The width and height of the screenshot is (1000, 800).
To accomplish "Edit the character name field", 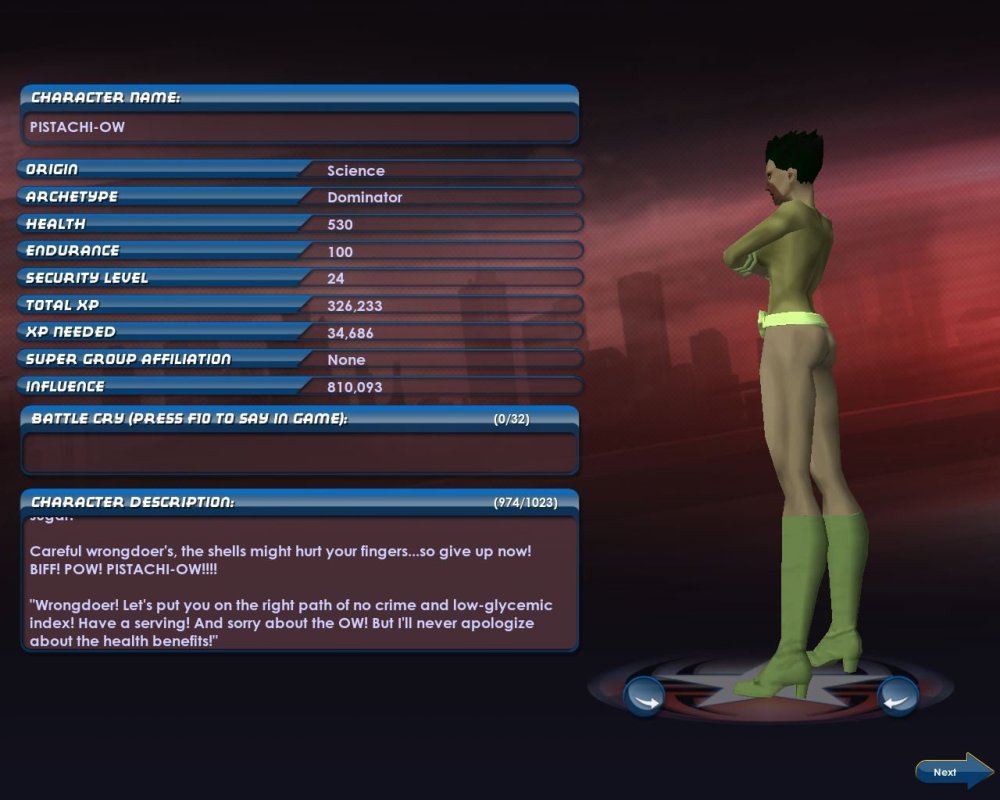I will coord(299,127).
